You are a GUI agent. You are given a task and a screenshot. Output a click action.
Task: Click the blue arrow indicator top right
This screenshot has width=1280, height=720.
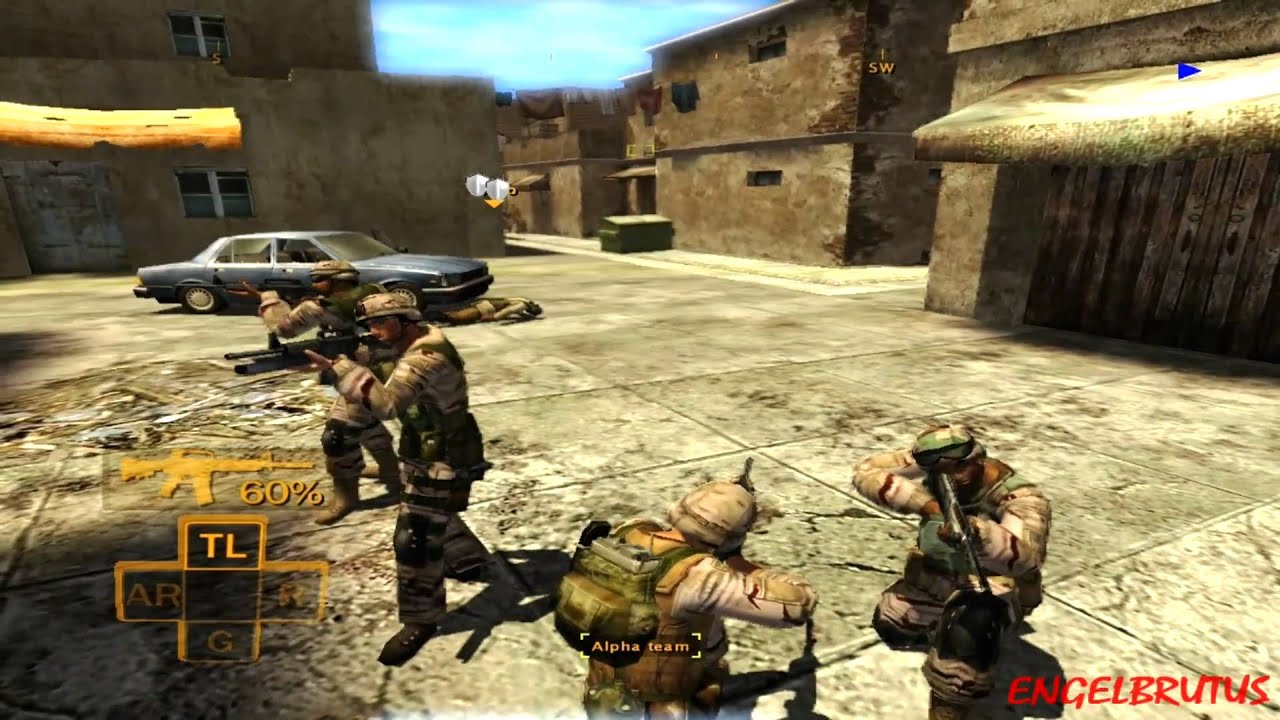1188,68
